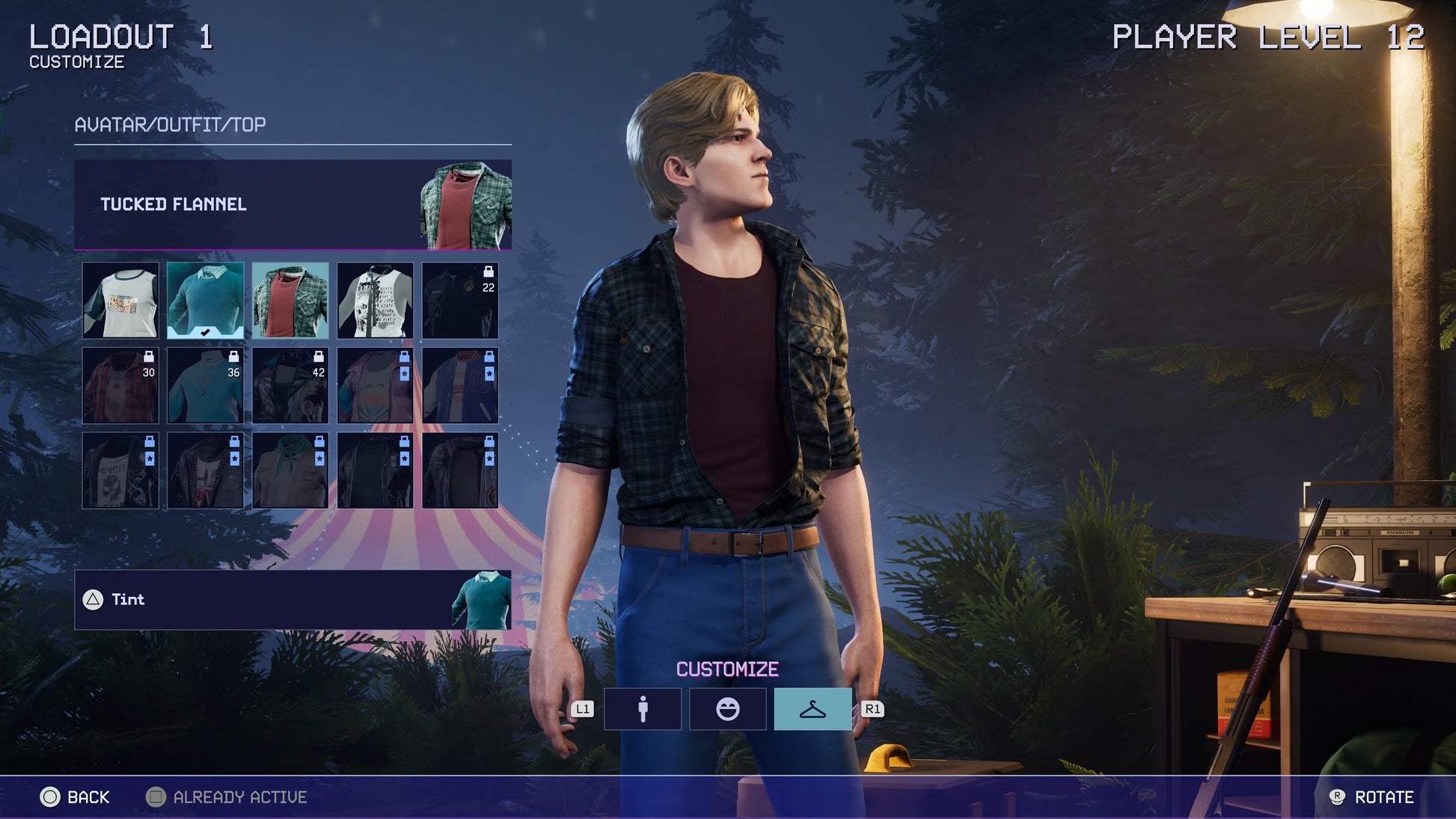Click the Tucked Flannel preview banner
Image resolution: width=1456 pixels, height=819 pixels.
point(293,204)
